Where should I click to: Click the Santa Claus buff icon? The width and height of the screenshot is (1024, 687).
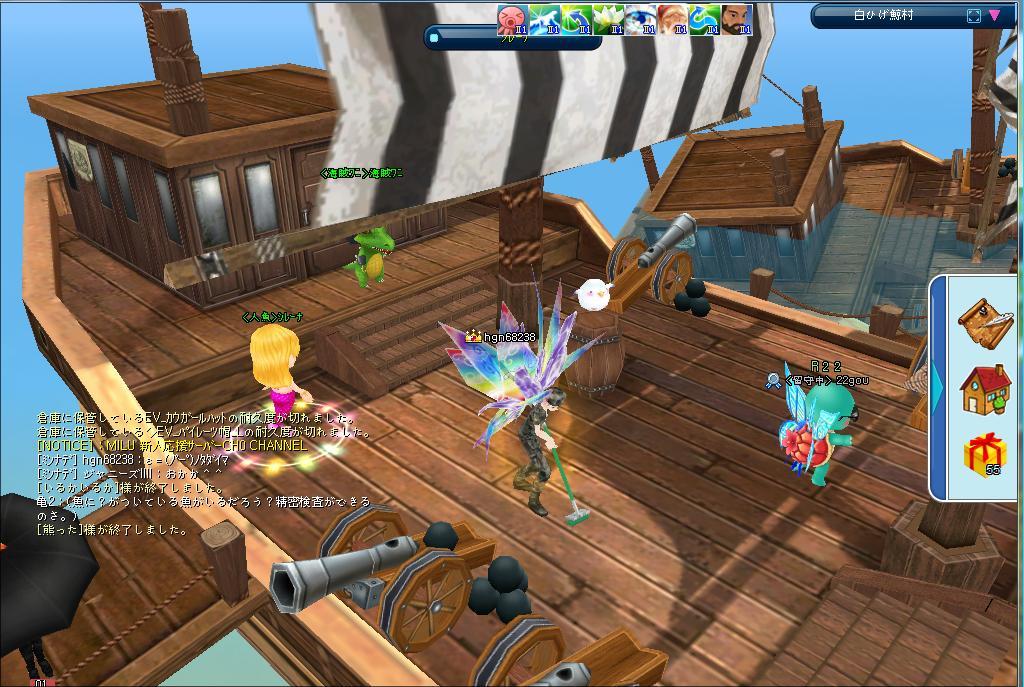(673, 19)
